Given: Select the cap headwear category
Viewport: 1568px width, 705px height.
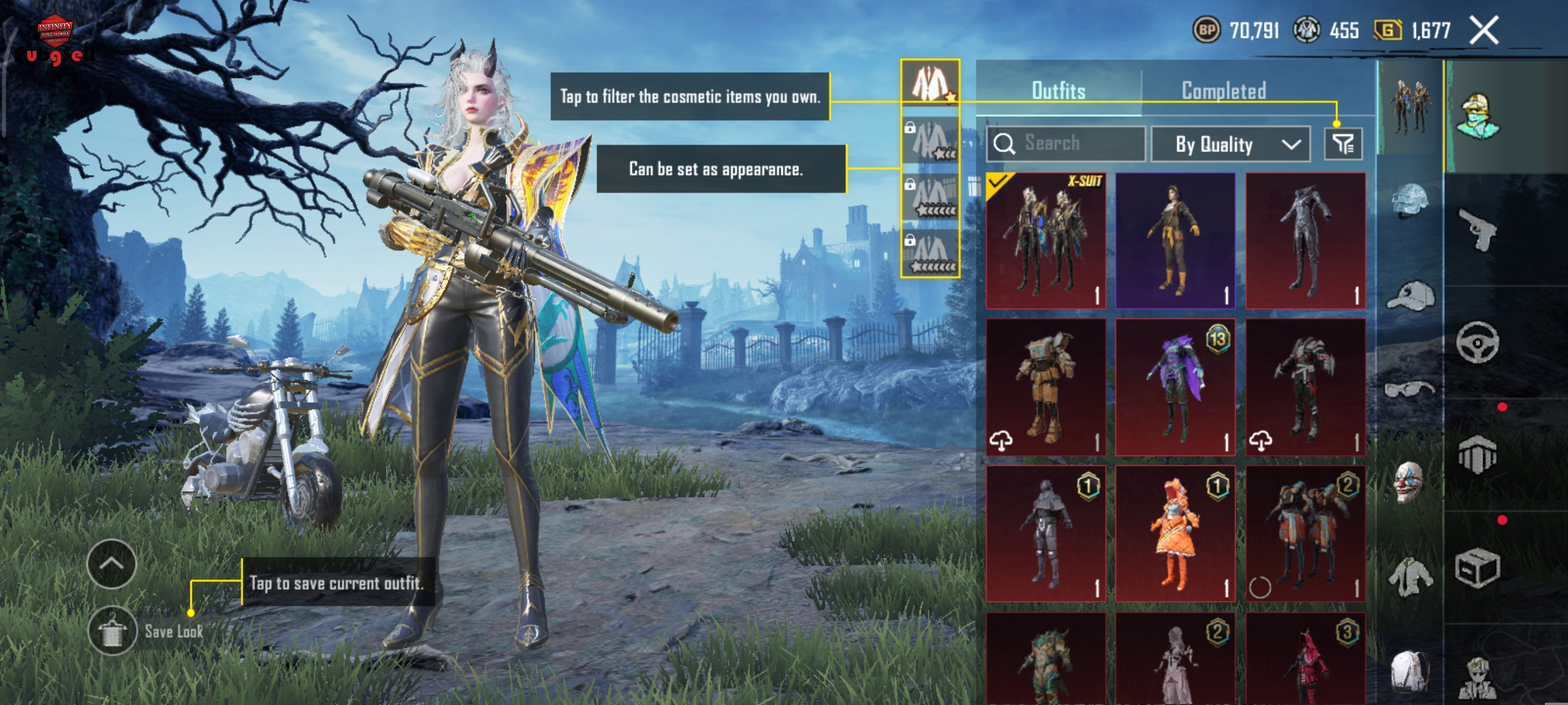Looking at the screenshot, I should pyautogui.click(x=1410, y=296).
